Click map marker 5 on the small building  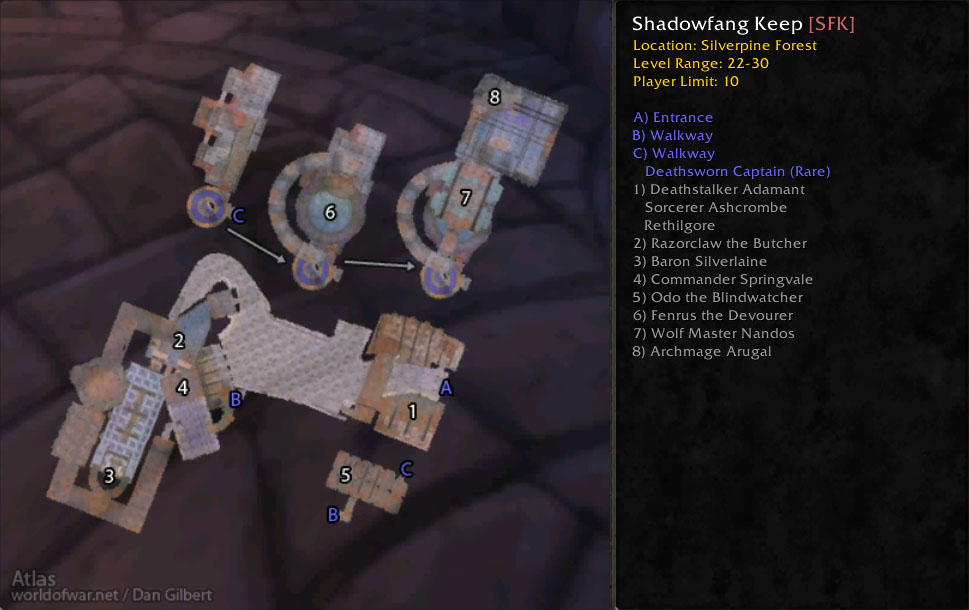(346, 475)
